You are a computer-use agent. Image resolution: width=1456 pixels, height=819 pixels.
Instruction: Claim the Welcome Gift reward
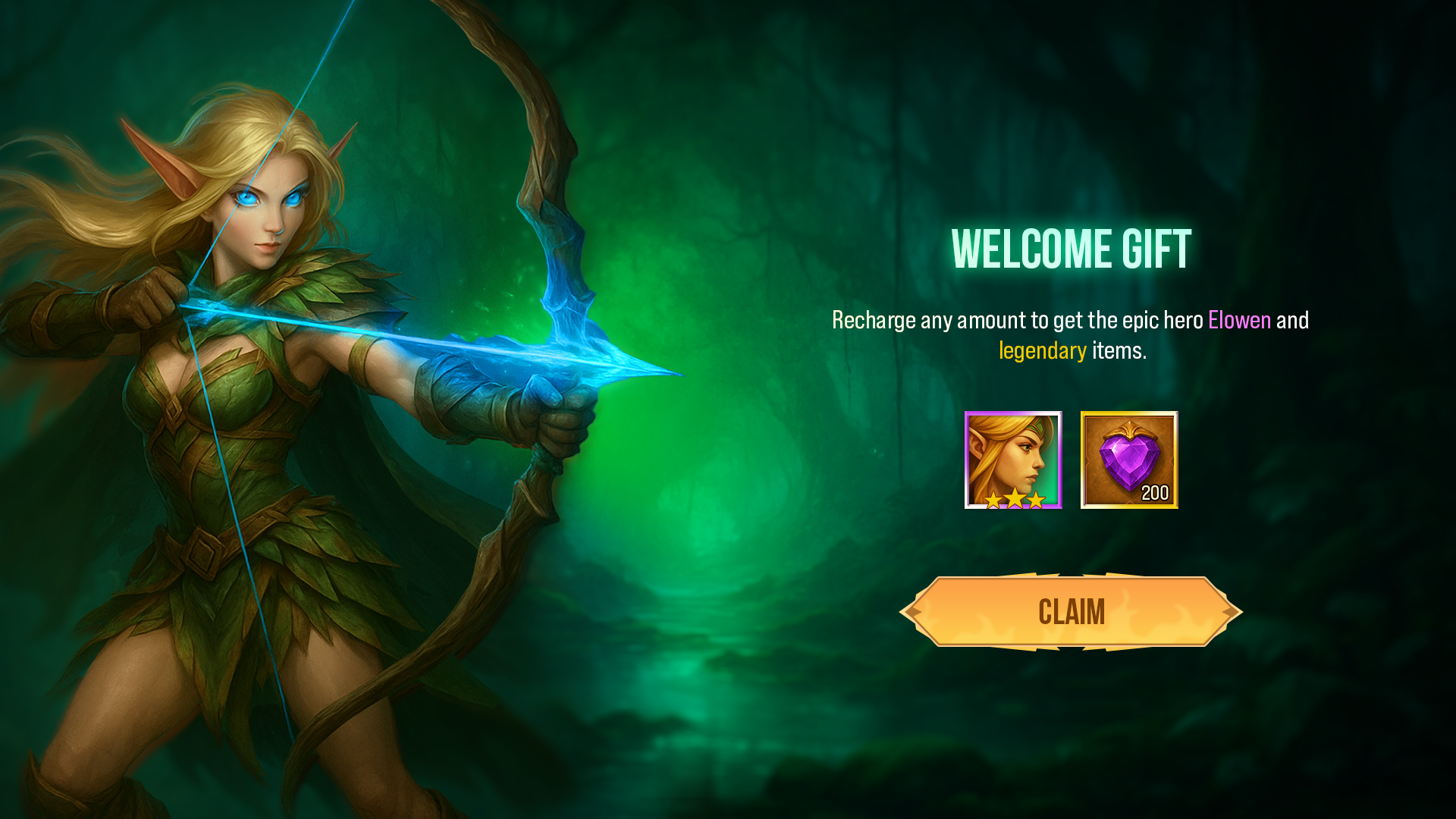(1071, 612)
